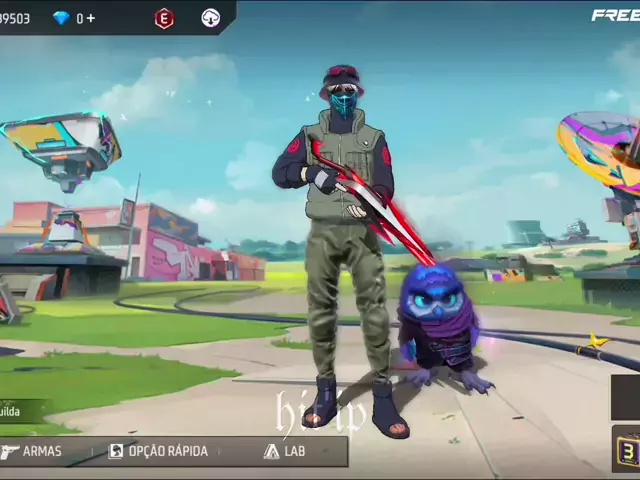Open the Armas weapons menu
Screen dimensions: 640x480
33,451
